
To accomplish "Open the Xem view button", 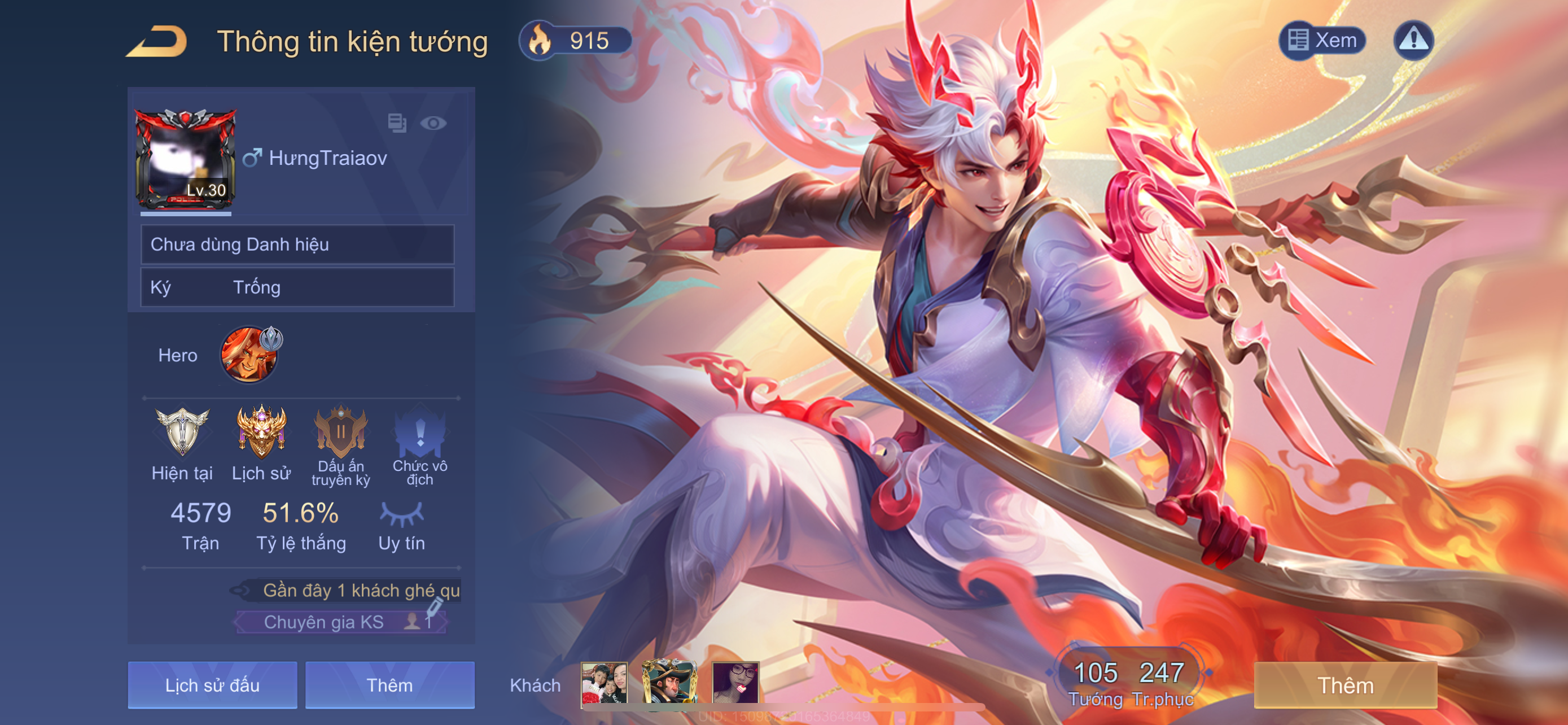I will coord(1322,40).
